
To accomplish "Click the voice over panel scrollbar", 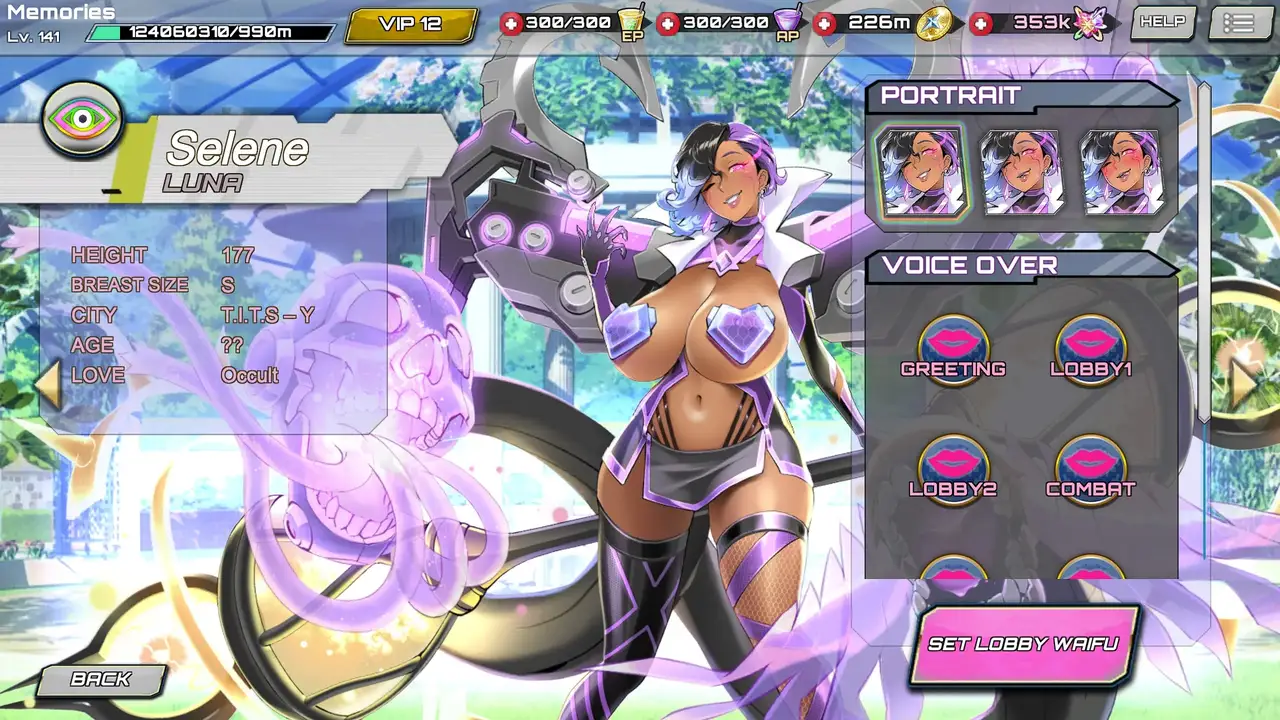I will coord(1204,250).
